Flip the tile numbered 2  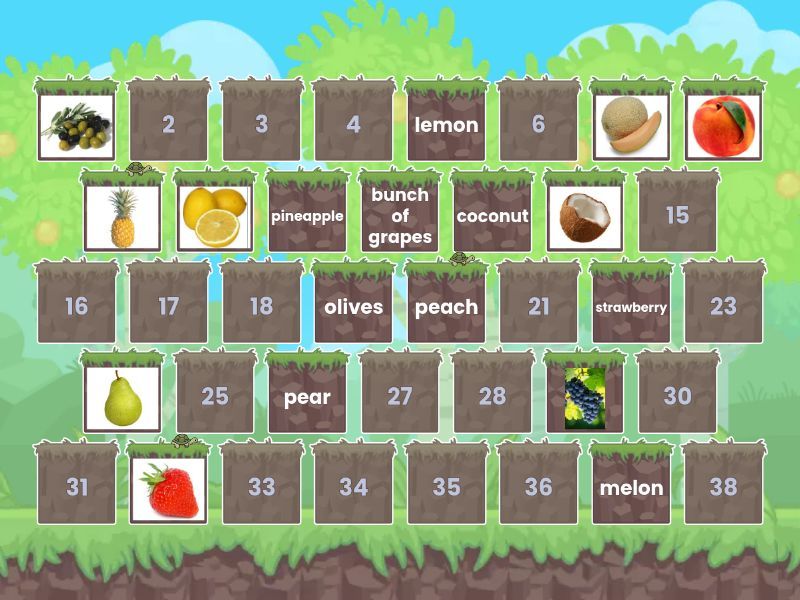coord(168,125)
